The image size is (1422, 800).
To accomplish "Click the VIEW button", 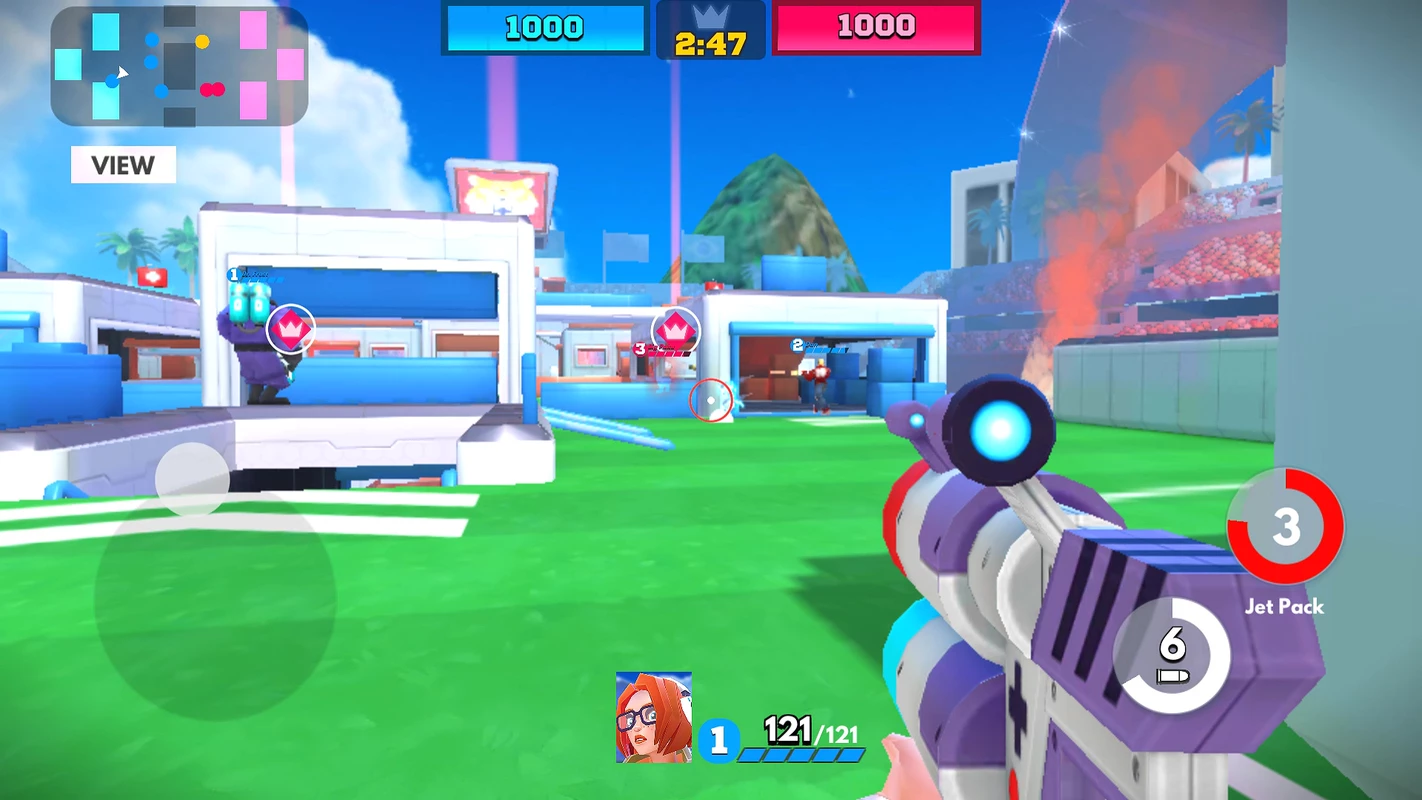I will tap(123, 165).
